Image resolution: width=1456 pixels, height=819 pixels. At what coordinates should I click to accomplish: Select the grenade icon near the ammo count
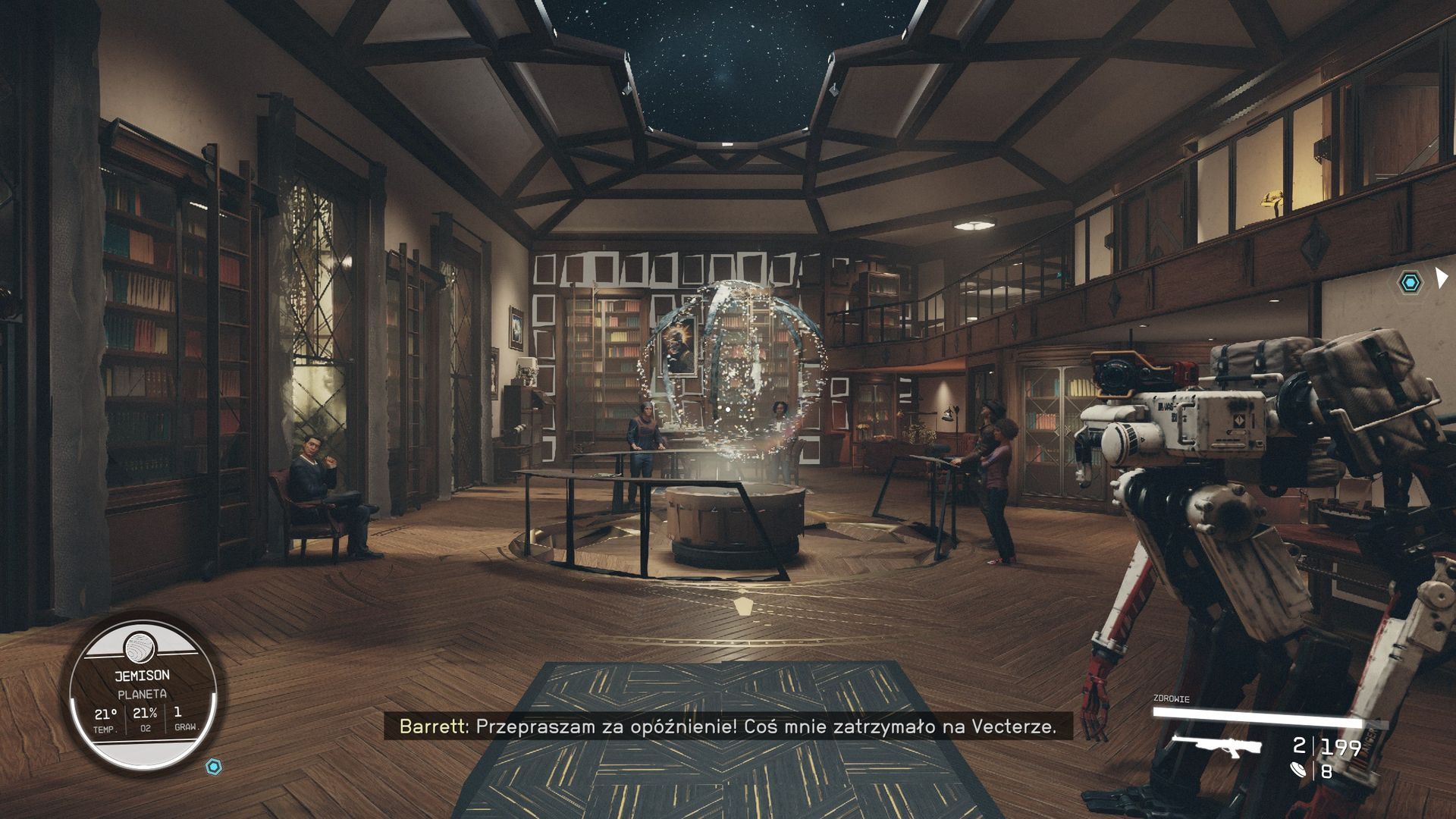pos(1299,770)
